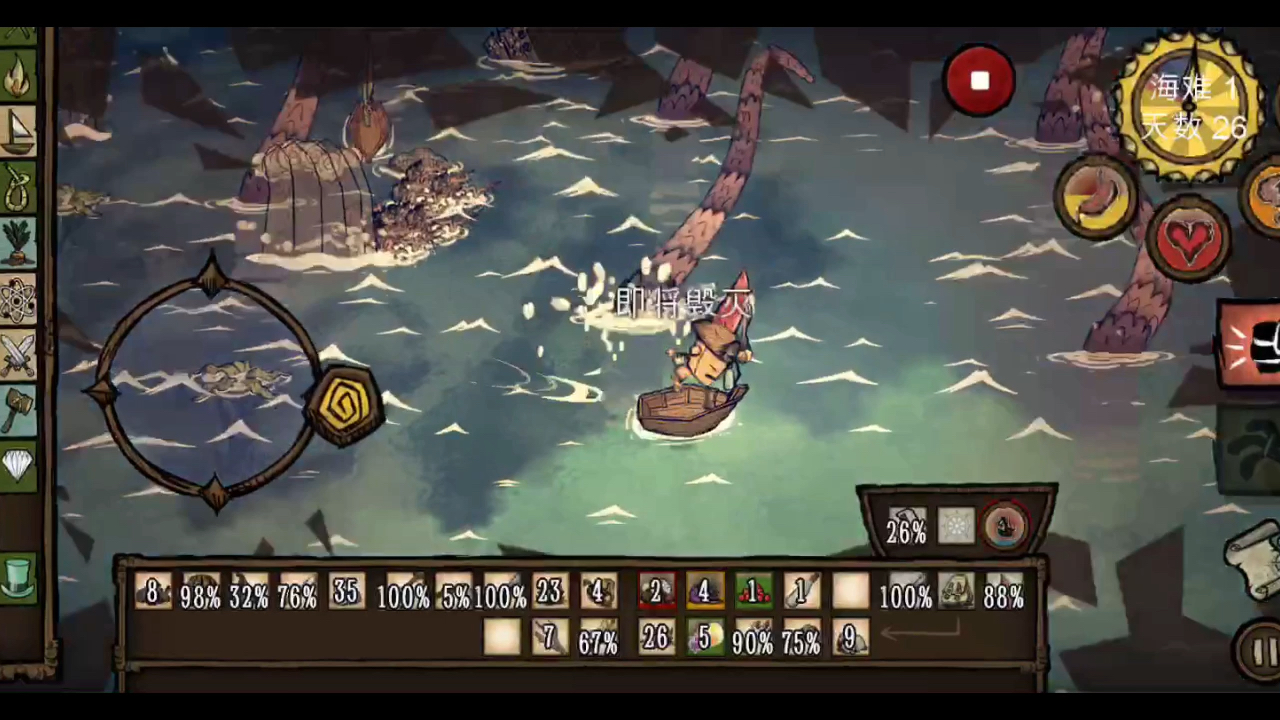
Task: Pause the game
Action: 1260,651
